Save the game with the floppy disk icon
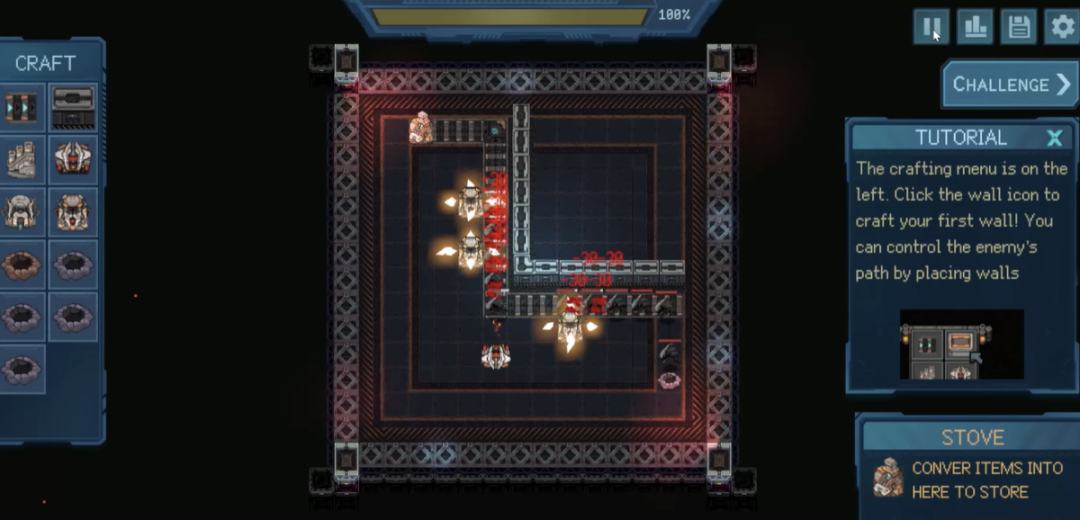This screenshot has height=520, width=1080. [1018, 27]
